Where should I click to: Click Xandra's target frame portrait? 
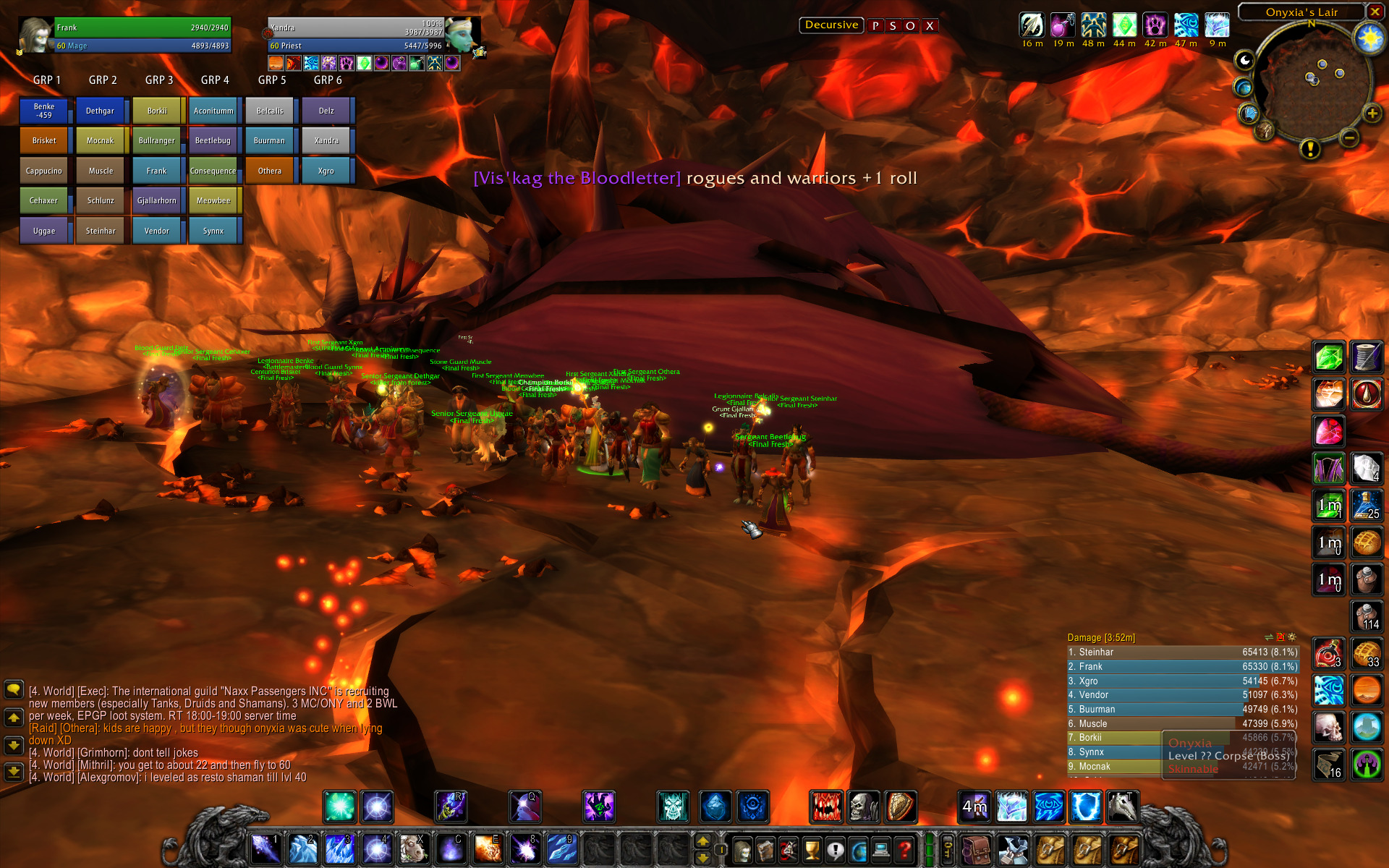pyautogui.click(x=461, y=33)
